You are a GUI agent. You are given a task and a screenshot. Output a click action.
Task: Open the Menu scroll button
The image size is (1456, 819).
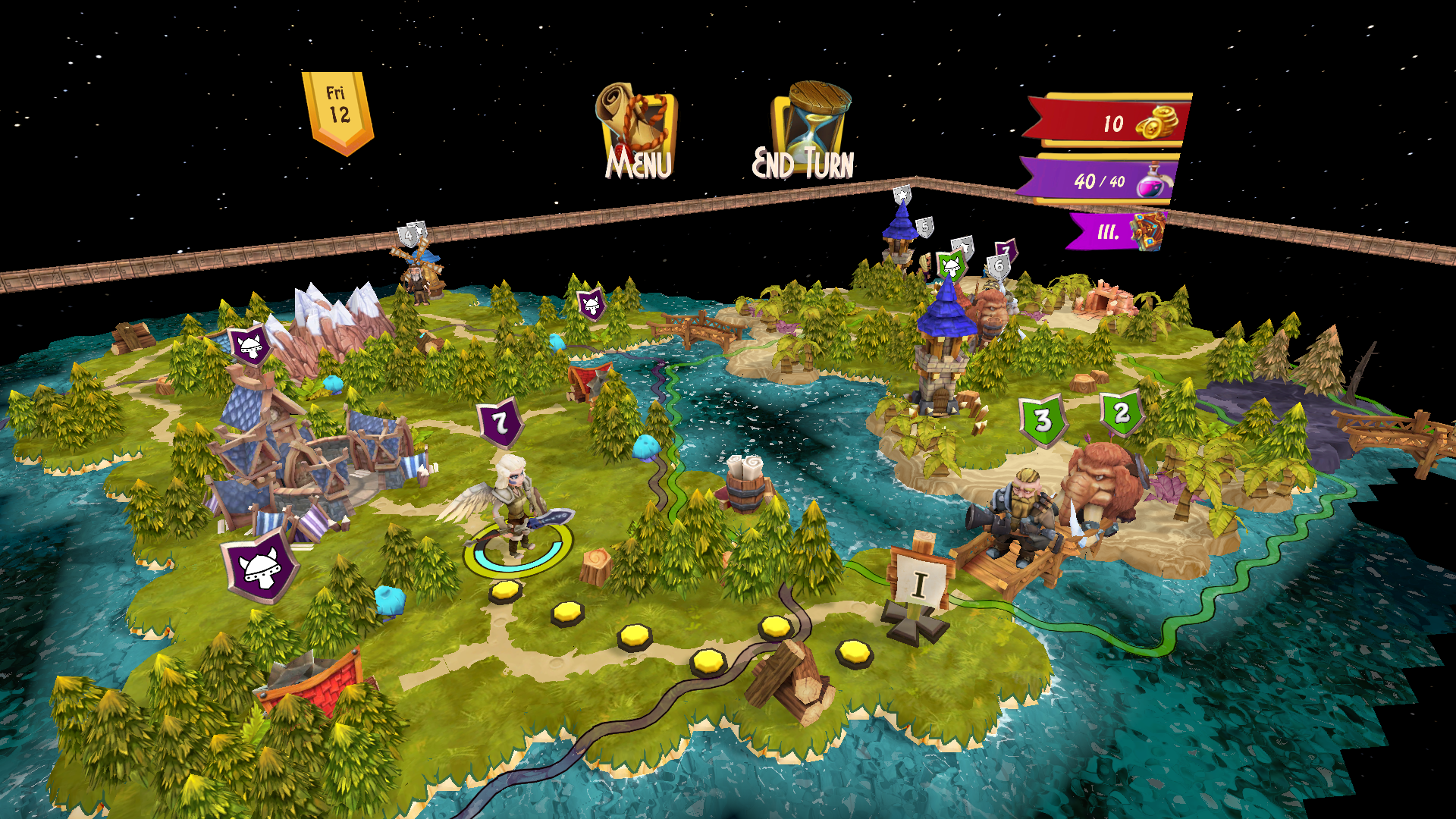pyautogui.click(x=637, y=132)
